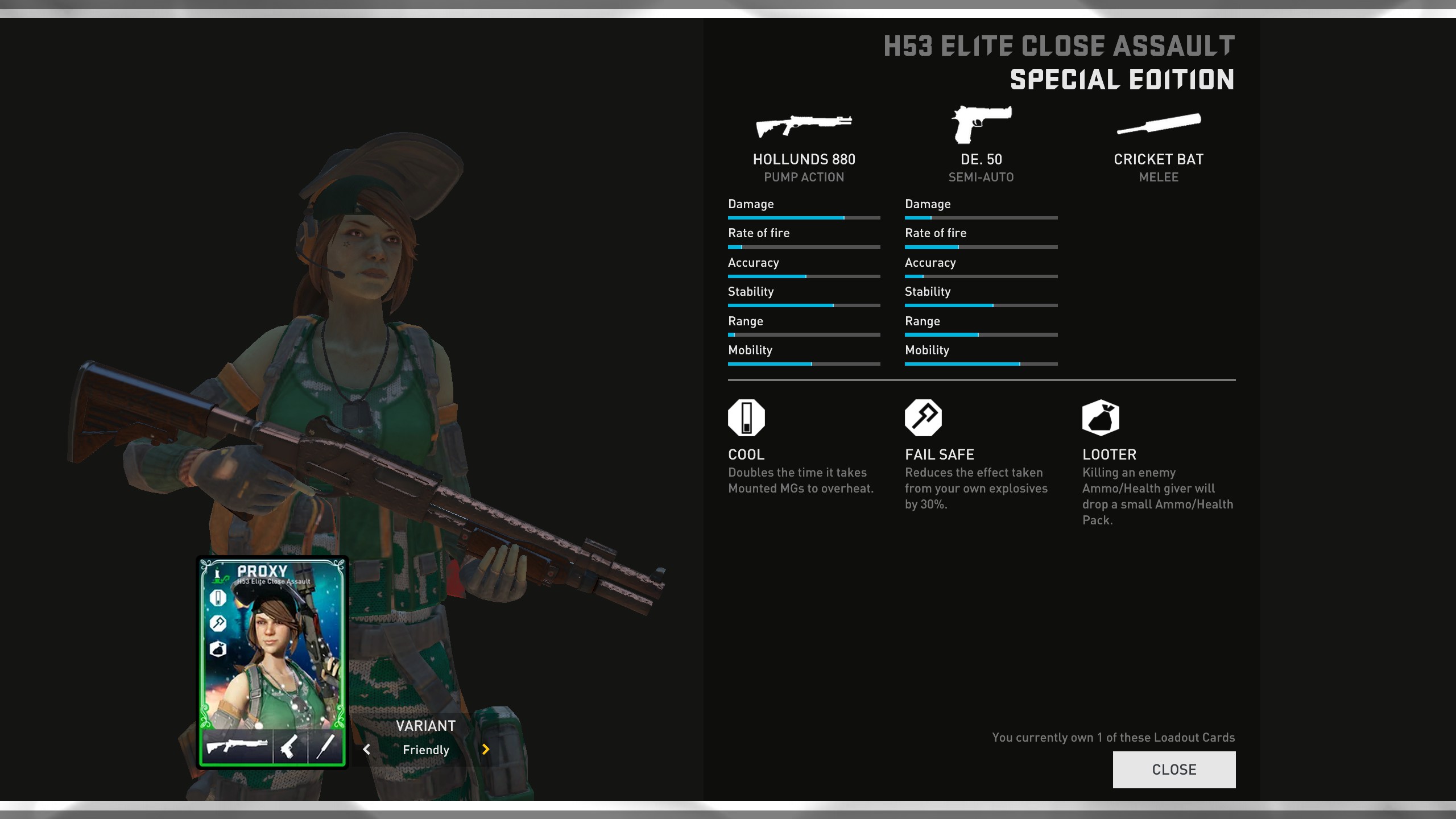Select the Fail Safe augment icon
This screenshot has height=819, width=1456.
[x=923, y=418]
